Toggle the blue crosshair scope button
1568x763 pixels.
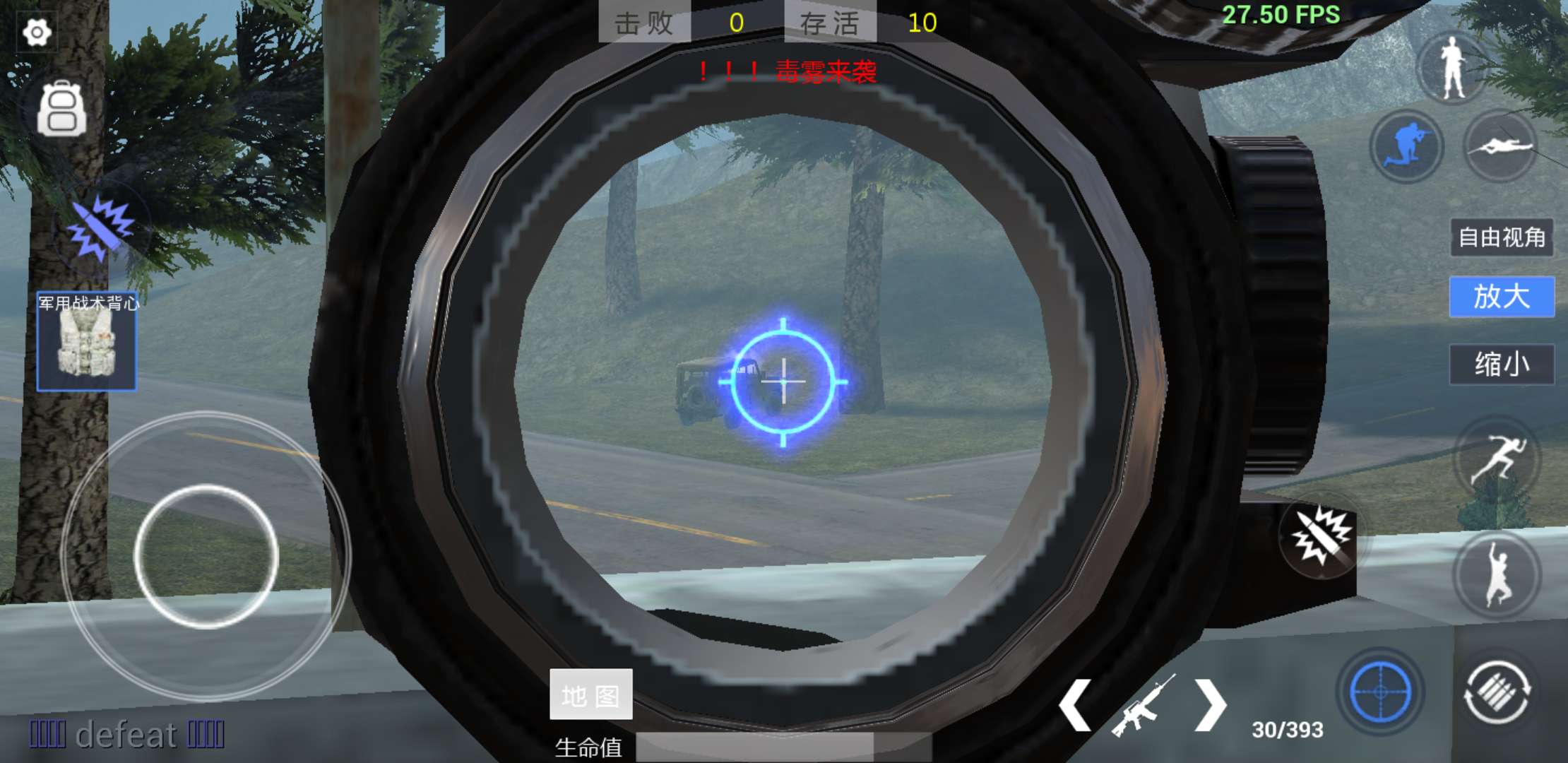pos(1380,692)
